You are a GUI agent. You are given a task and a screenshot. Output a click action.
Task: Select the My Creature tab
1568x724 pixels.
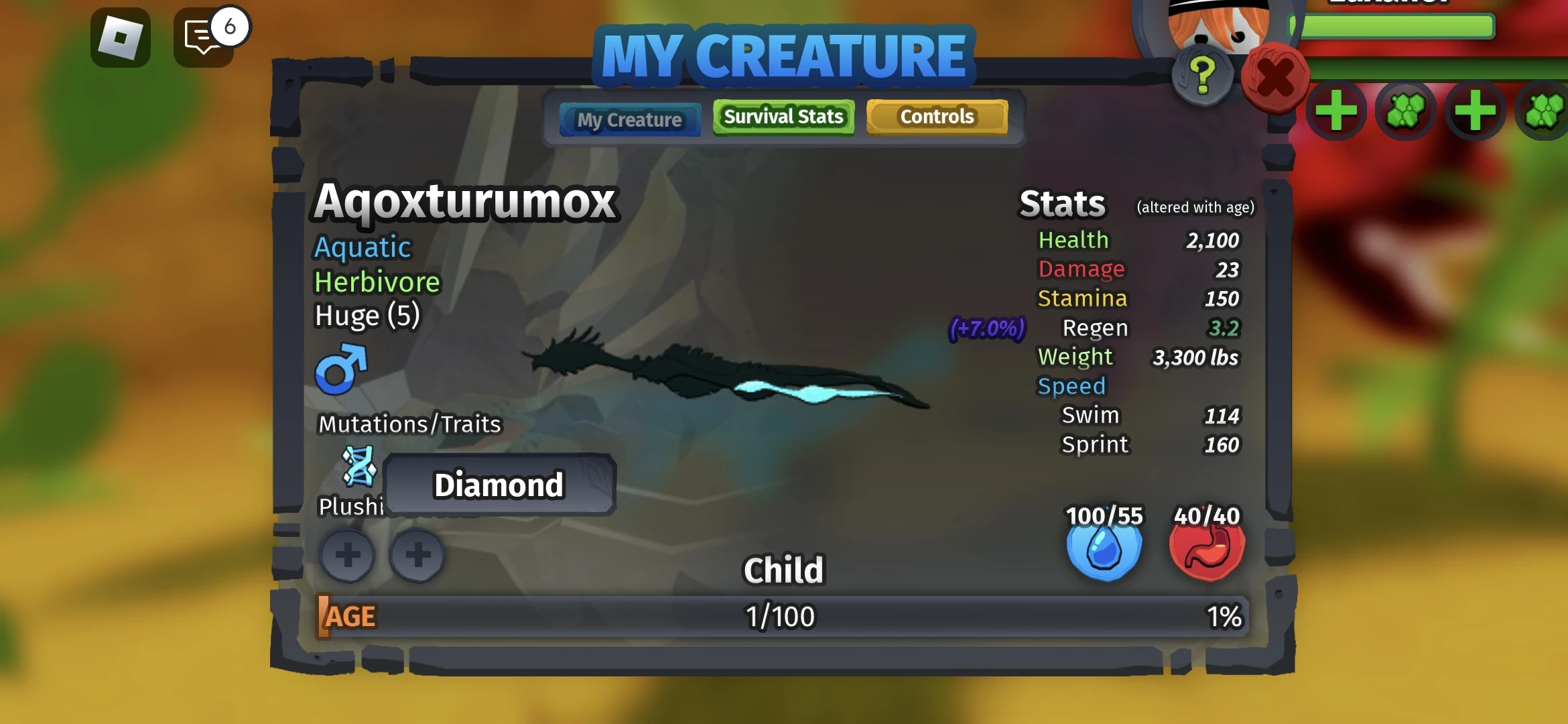tap(629, 119)
